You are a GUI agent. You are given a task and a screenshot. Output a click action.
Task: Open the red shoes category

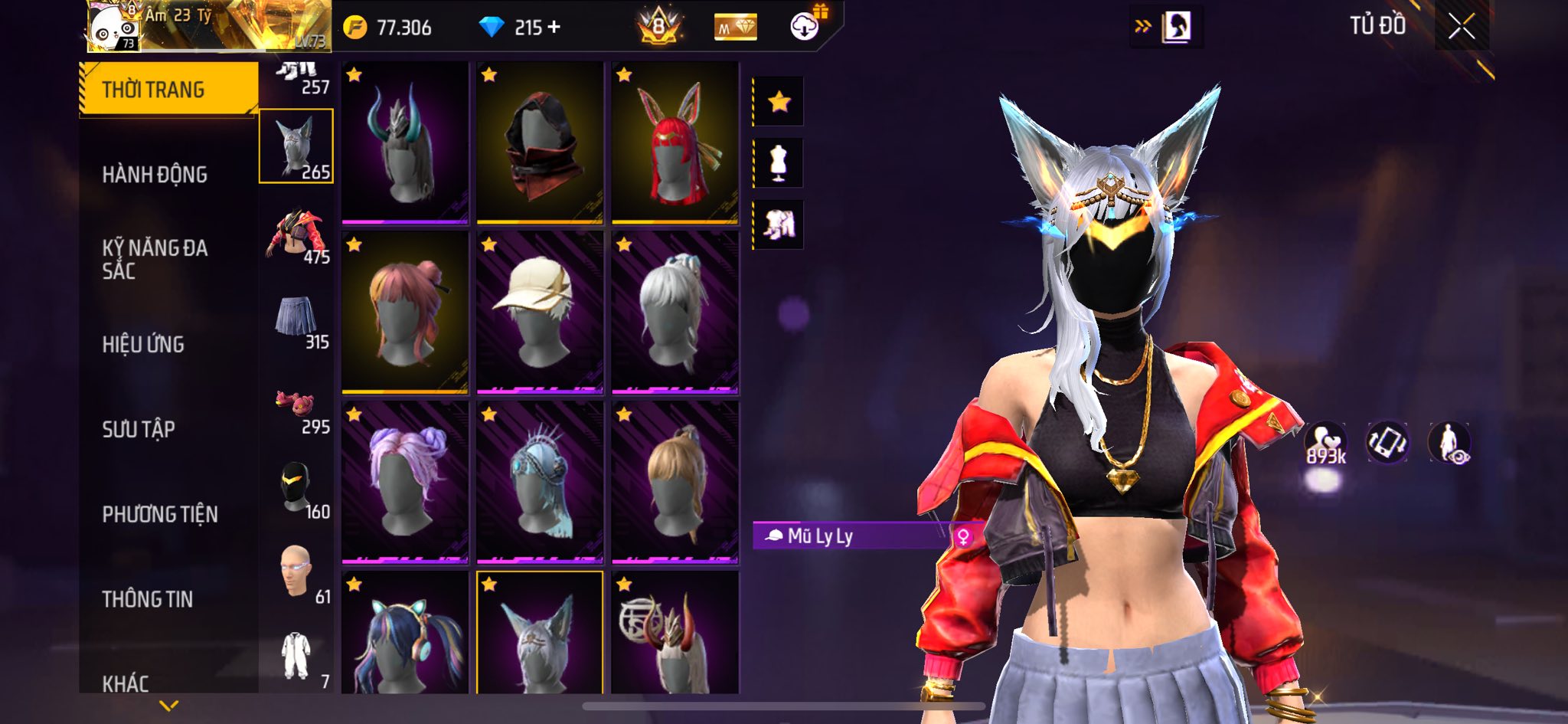point(297,406)
